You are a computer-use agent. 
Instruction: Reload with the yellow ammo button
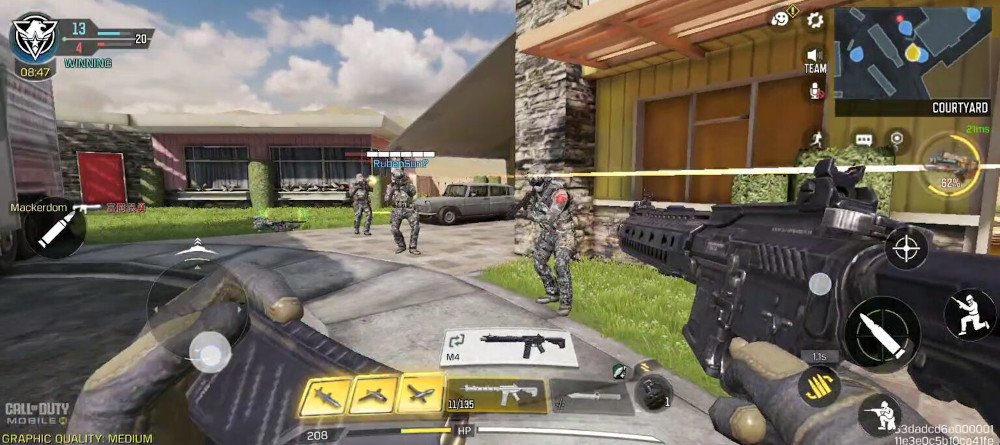pos(819,385)
